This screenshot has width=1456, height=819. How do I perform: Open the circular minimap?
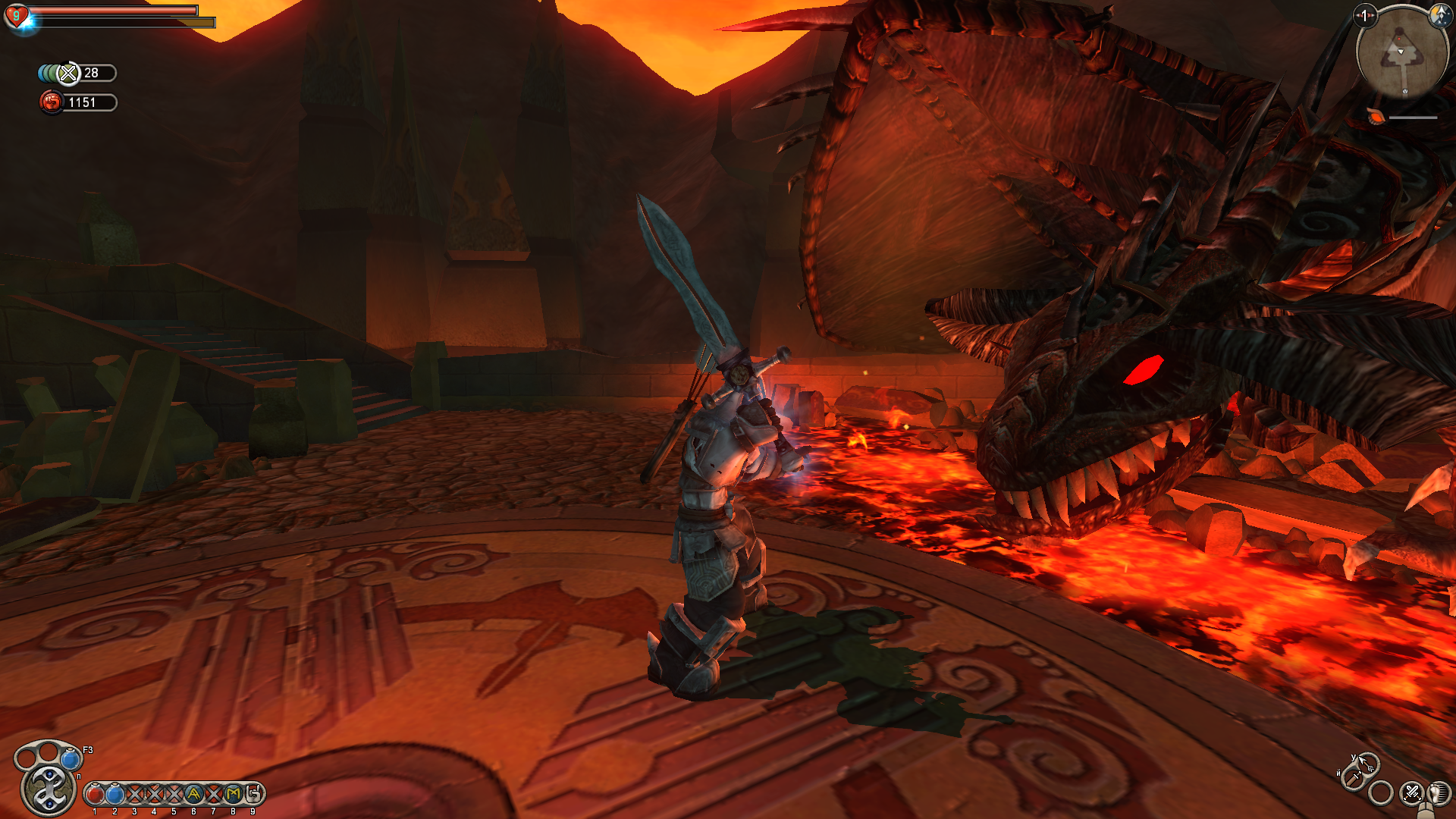(1401, 52)
